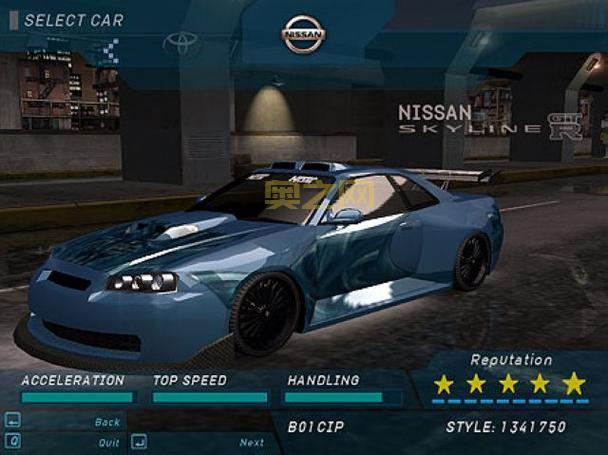Choose Quit to exit the menu
The image size is (608, 455).
[108, 442]
